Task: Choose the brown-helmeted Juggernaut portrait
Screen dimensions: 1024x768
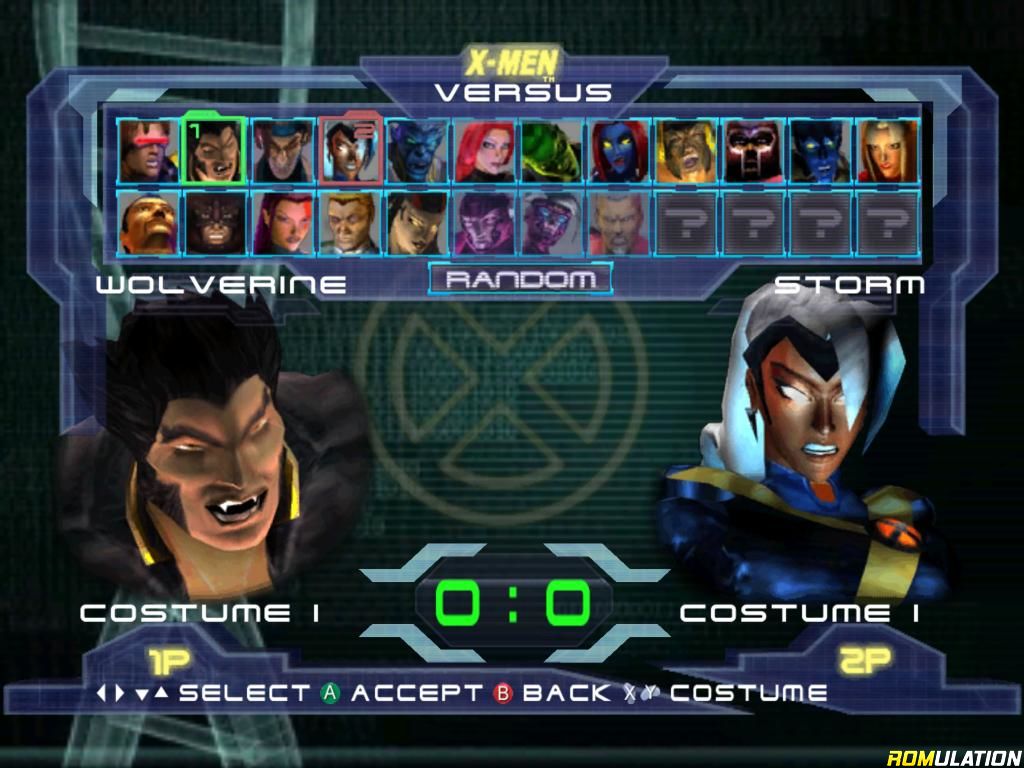Action: point(214,223)
